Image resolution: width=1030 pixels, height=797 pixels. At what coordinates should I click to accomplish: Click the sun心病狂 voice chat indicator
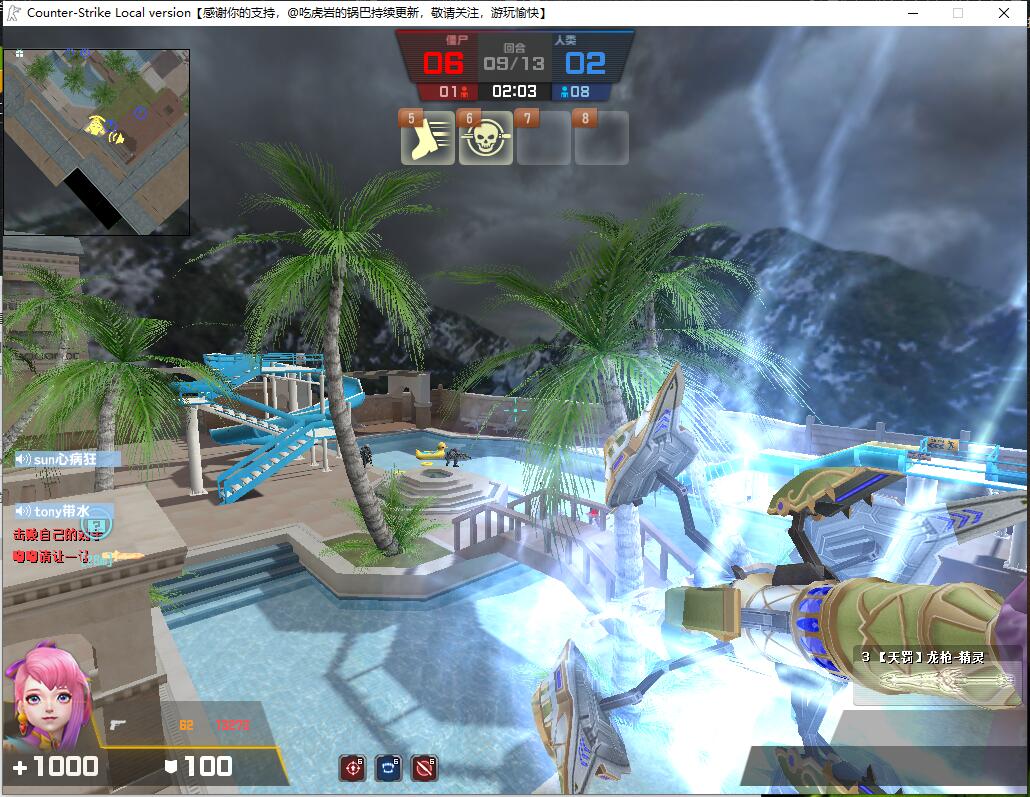[x=67, y=459]
